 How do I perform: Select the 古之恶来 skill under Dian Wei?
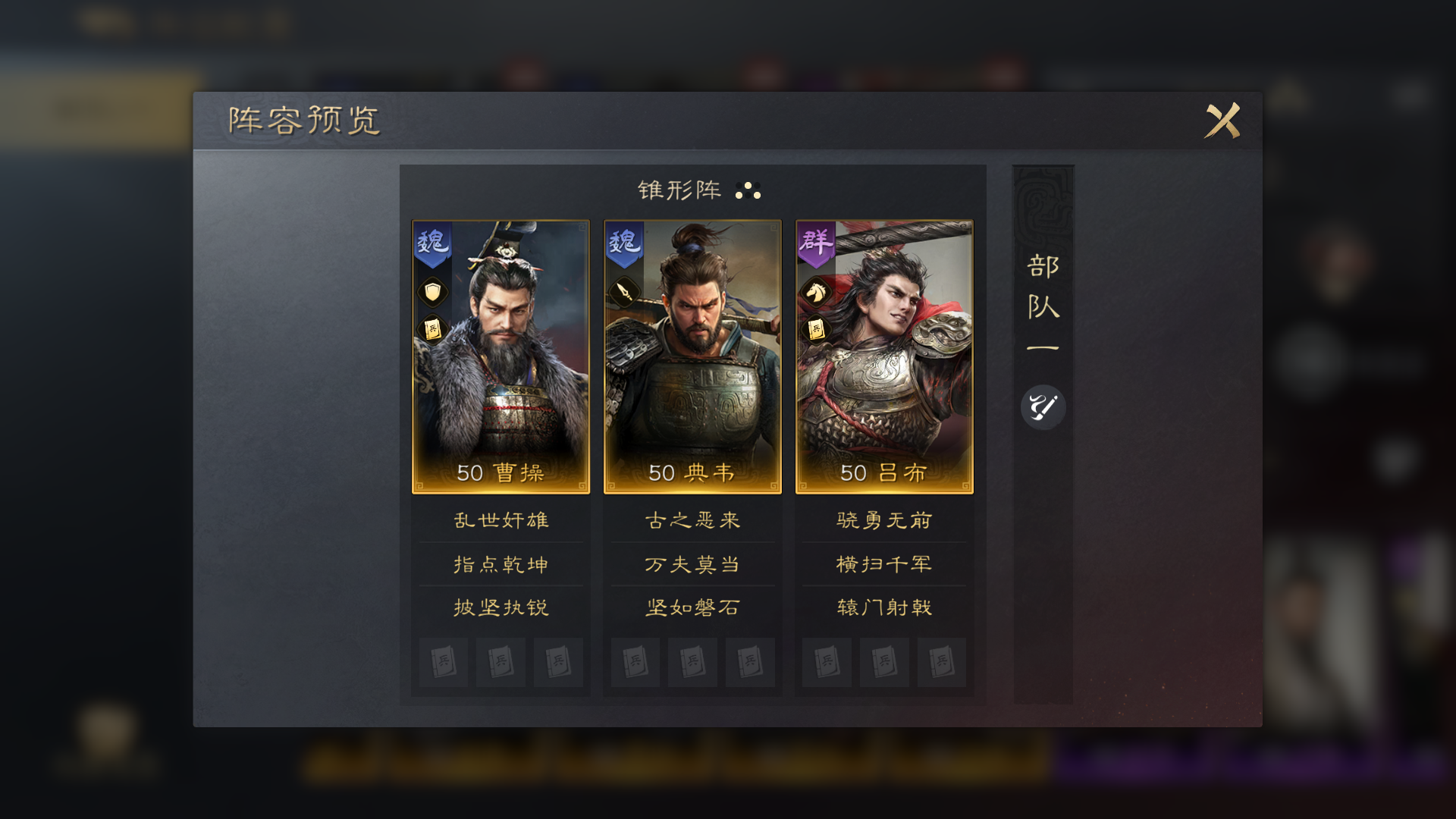(x=692, y=520)
